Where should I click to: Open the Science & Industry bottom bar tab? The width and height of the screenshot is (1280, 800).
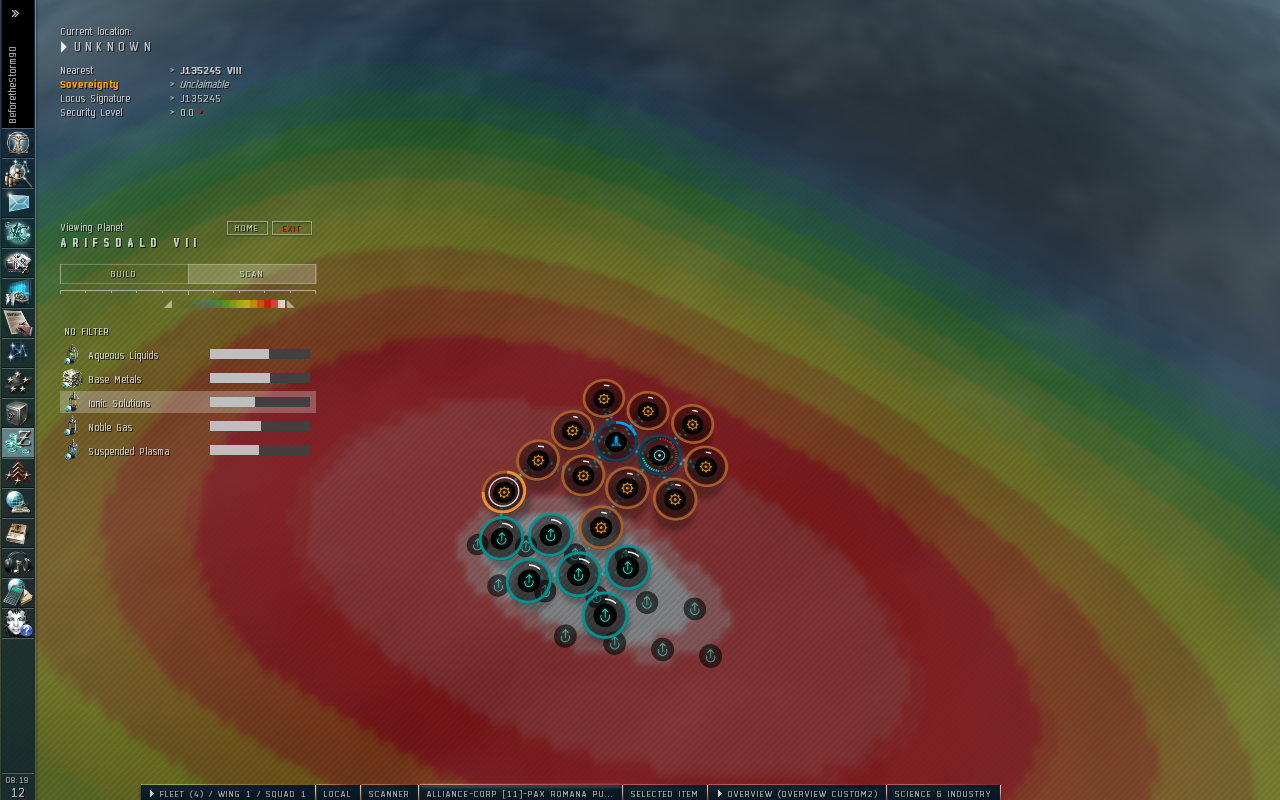[x=941, y=793]
